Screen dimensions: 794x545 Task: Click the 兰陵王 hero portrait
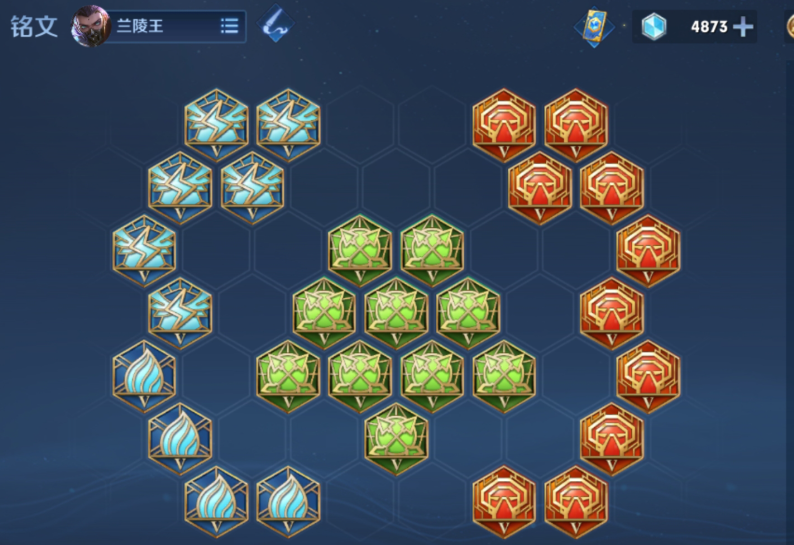(x=91, y=26)
